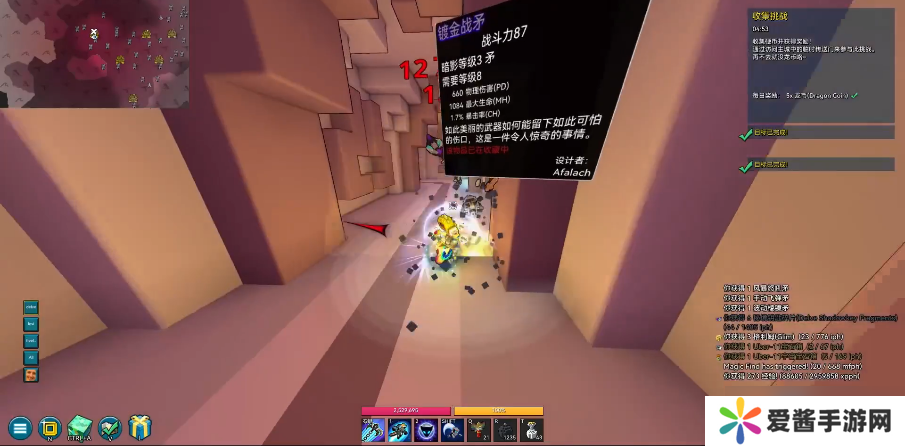Activate the ability in slot 1
The width and height of the screenshot is (905, 446).
click(x=398, y=430)
